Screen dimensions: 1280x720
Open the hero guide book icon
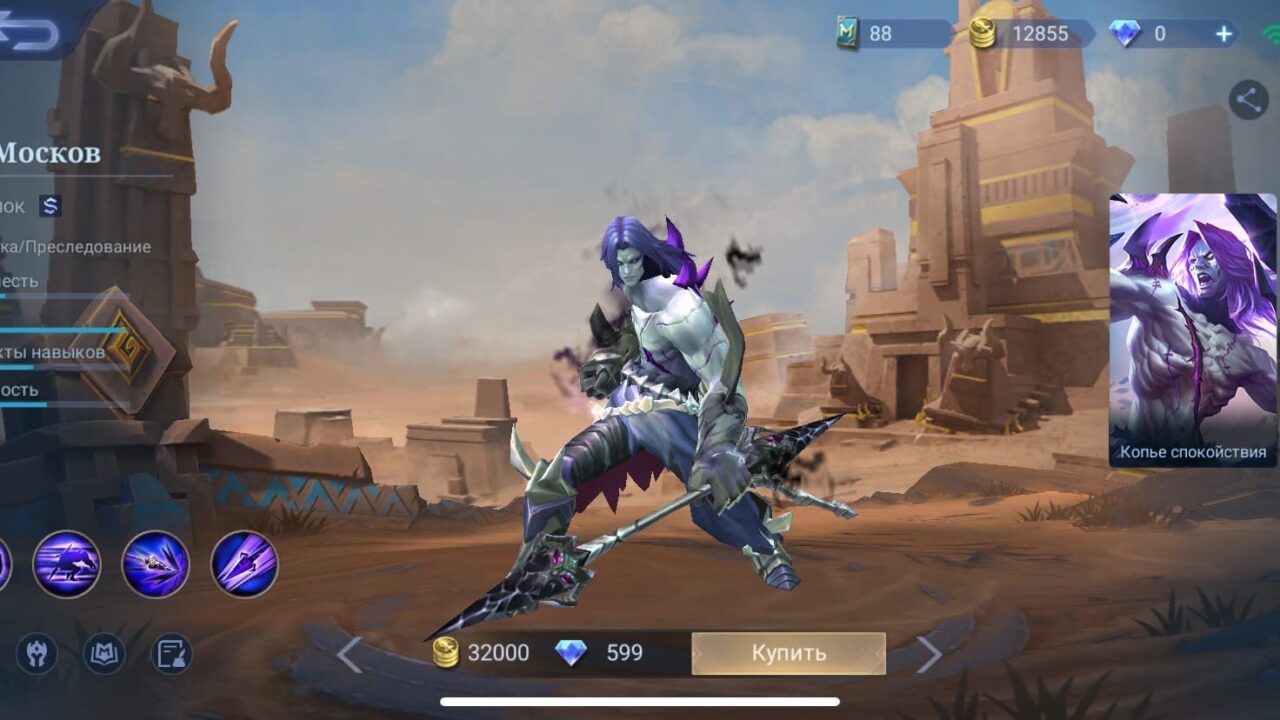pyautogui.click(x=103, y=654)
